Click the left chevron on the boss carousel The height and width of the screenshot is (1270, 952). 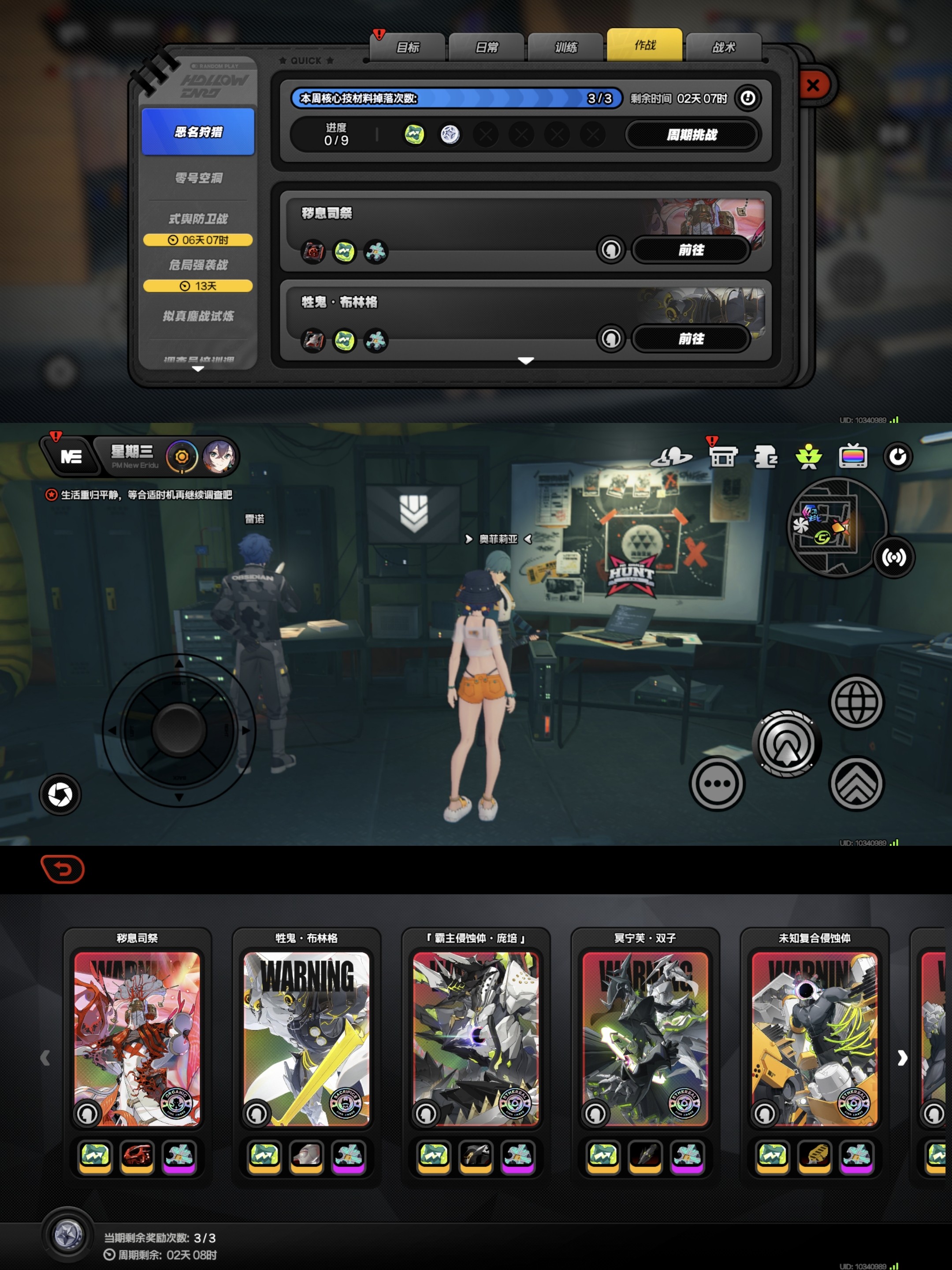46,1059
